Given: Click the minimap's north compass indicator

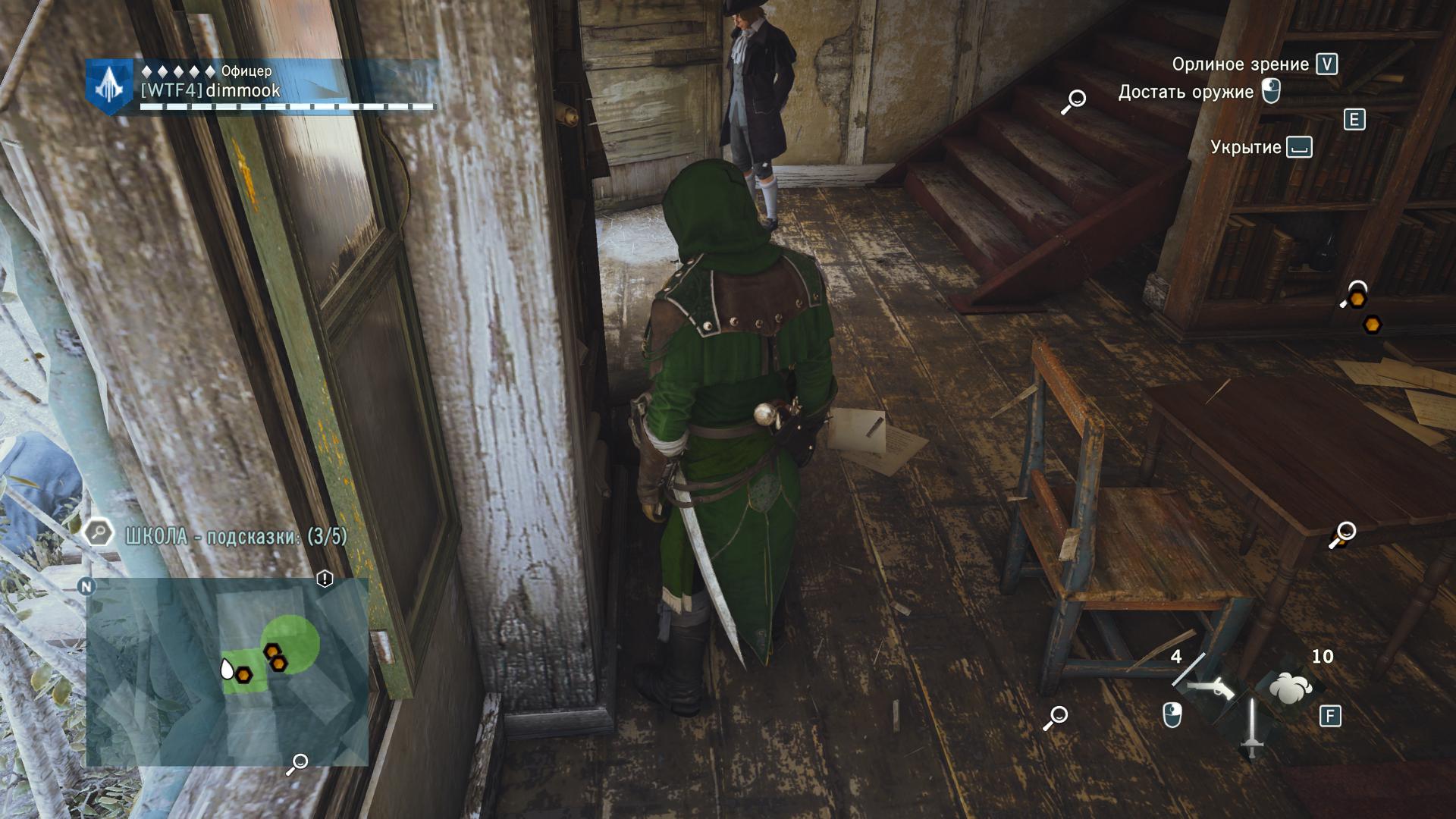Looking at the screenshot, I should coord(87,586).
